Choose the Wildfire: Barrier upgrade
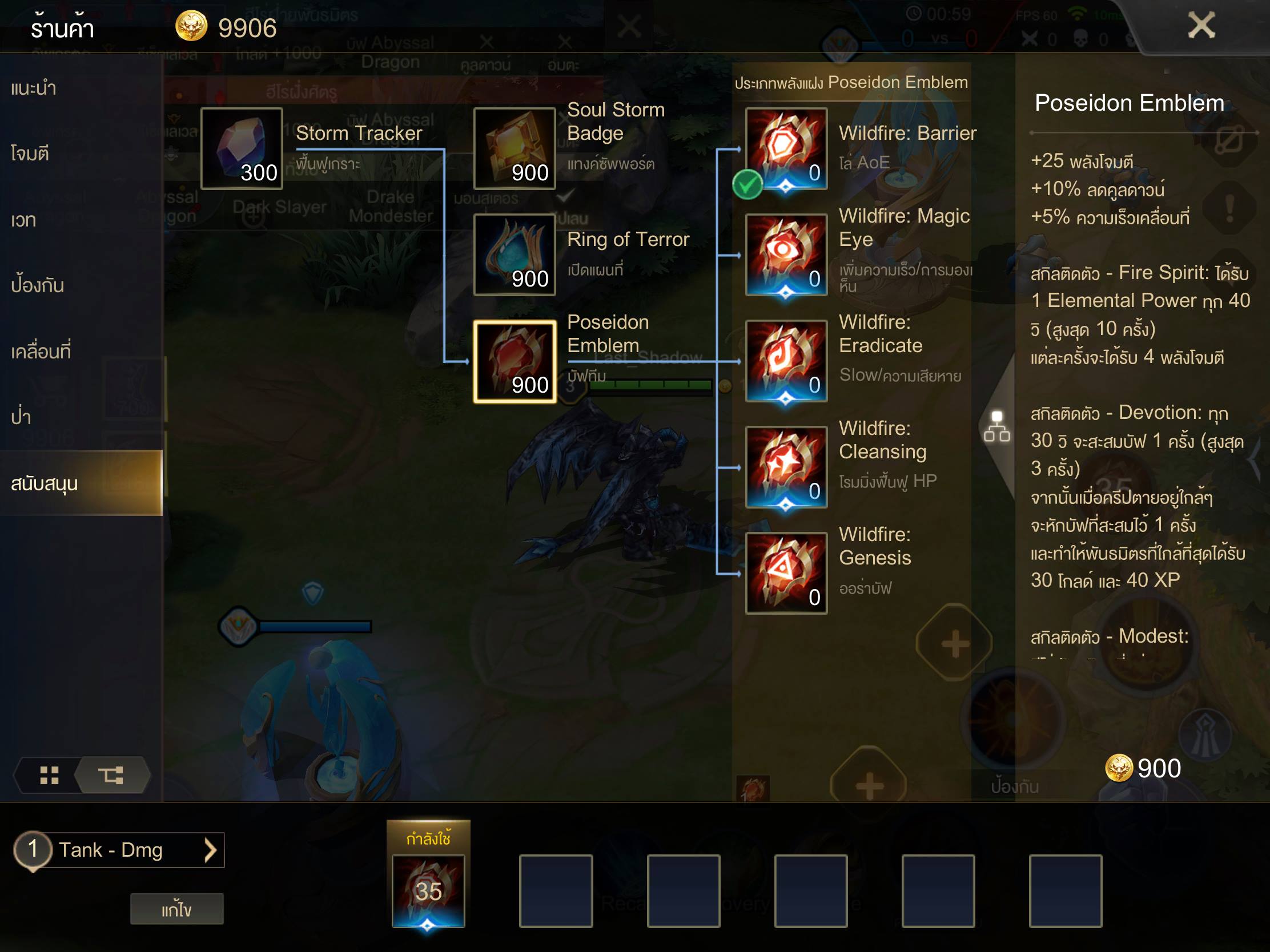The width and height of the screenshot is (1270, 952). [x=786, y=148]
